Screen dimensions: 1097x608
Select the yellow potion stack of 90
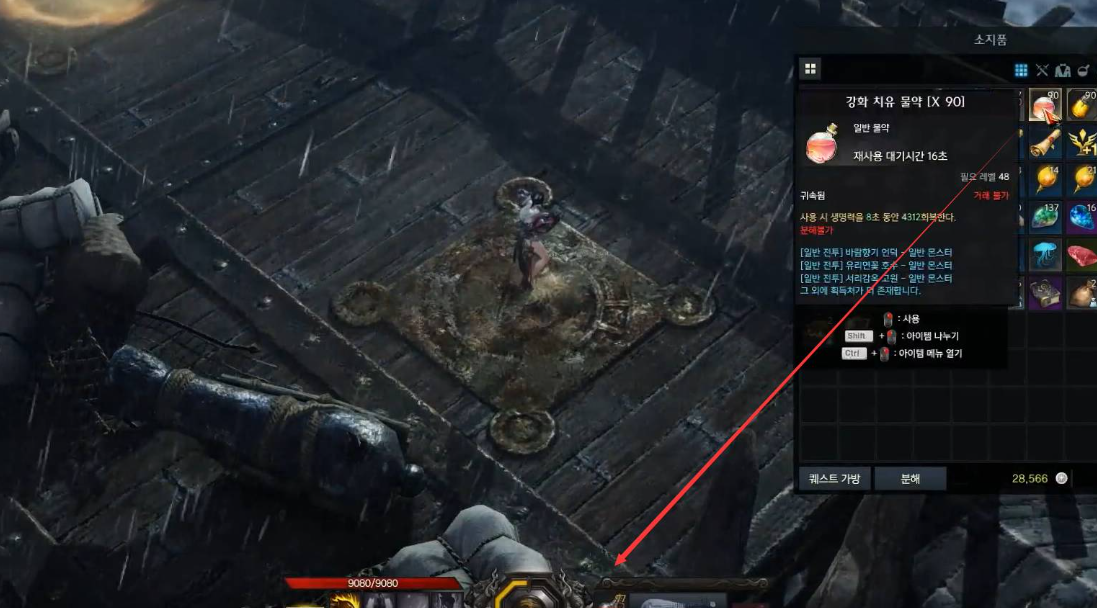[x=1082, y=106]
